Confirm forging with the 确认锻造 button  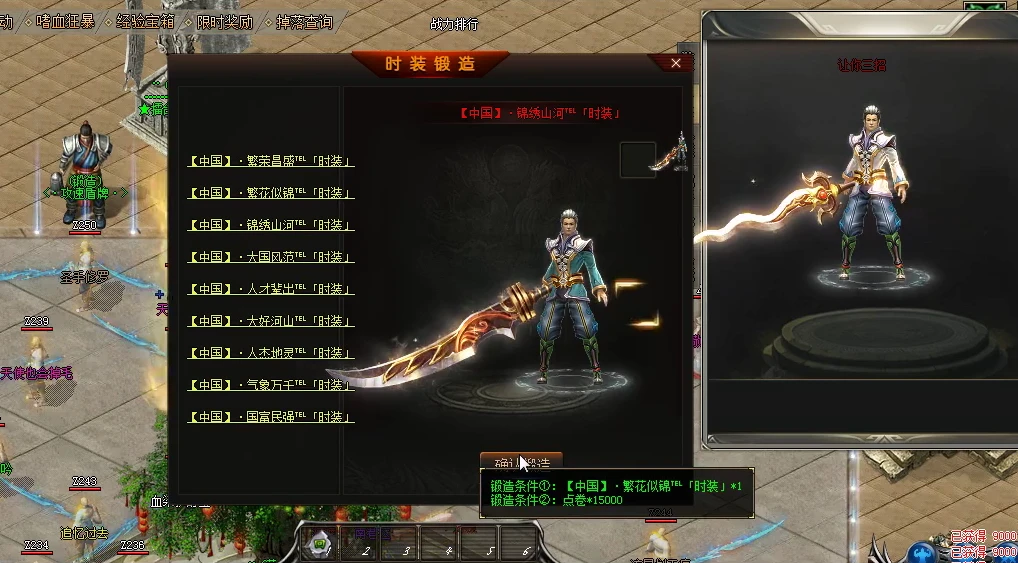click(x=521, y=463)
